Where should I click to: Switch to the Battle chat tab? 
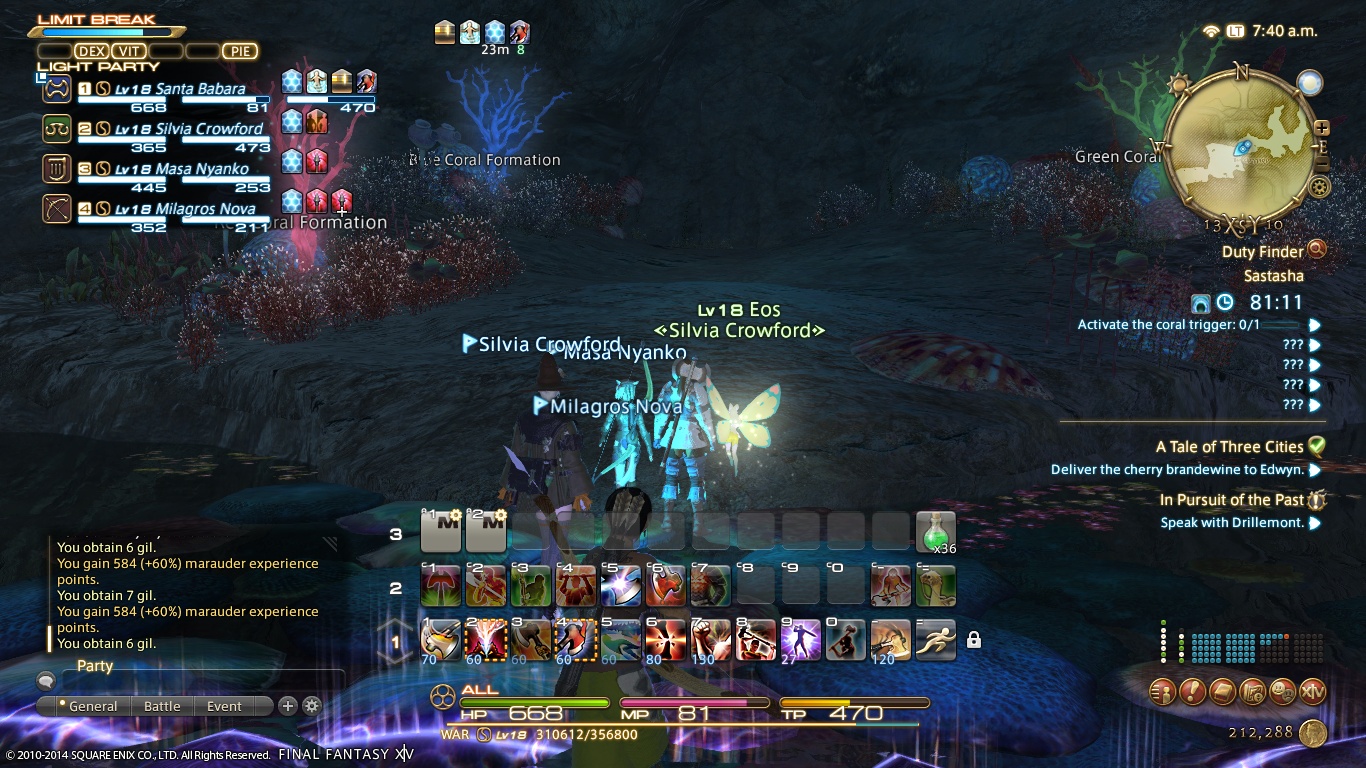(x=161, y=705)
